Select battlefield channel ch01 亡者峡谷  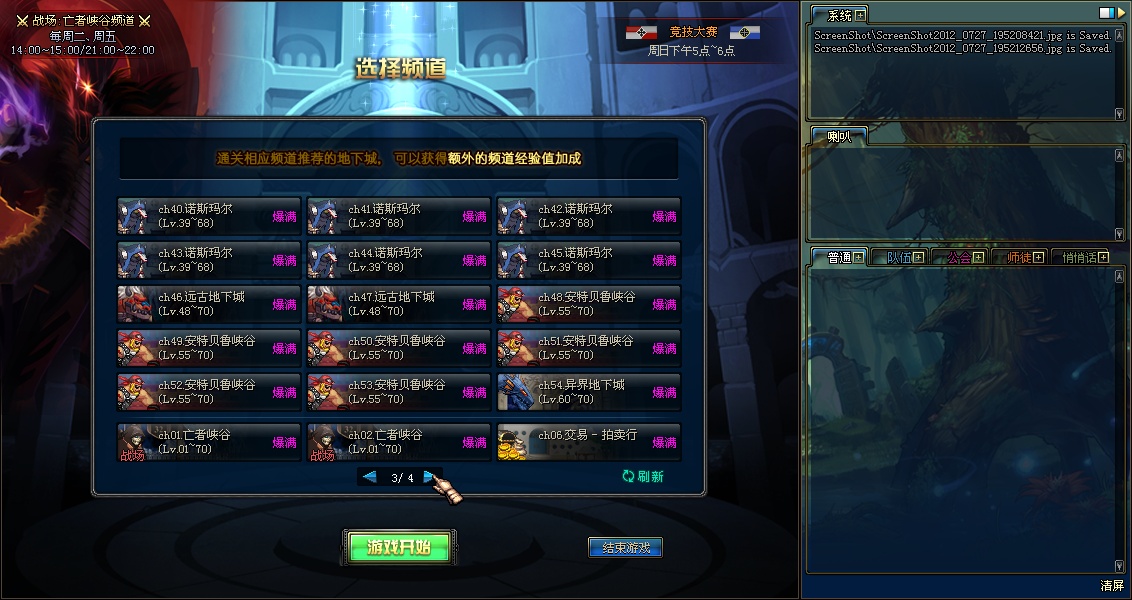coord(209,442)
